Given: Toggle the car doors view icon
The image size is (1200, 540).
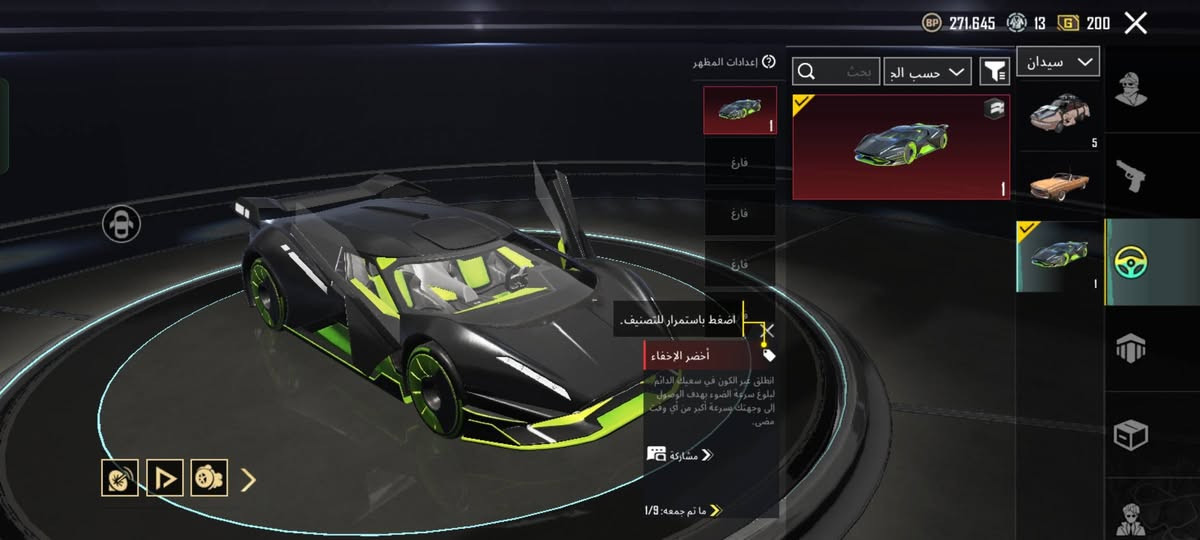Looking at the screenshot, I should click(x=121, y=224).
